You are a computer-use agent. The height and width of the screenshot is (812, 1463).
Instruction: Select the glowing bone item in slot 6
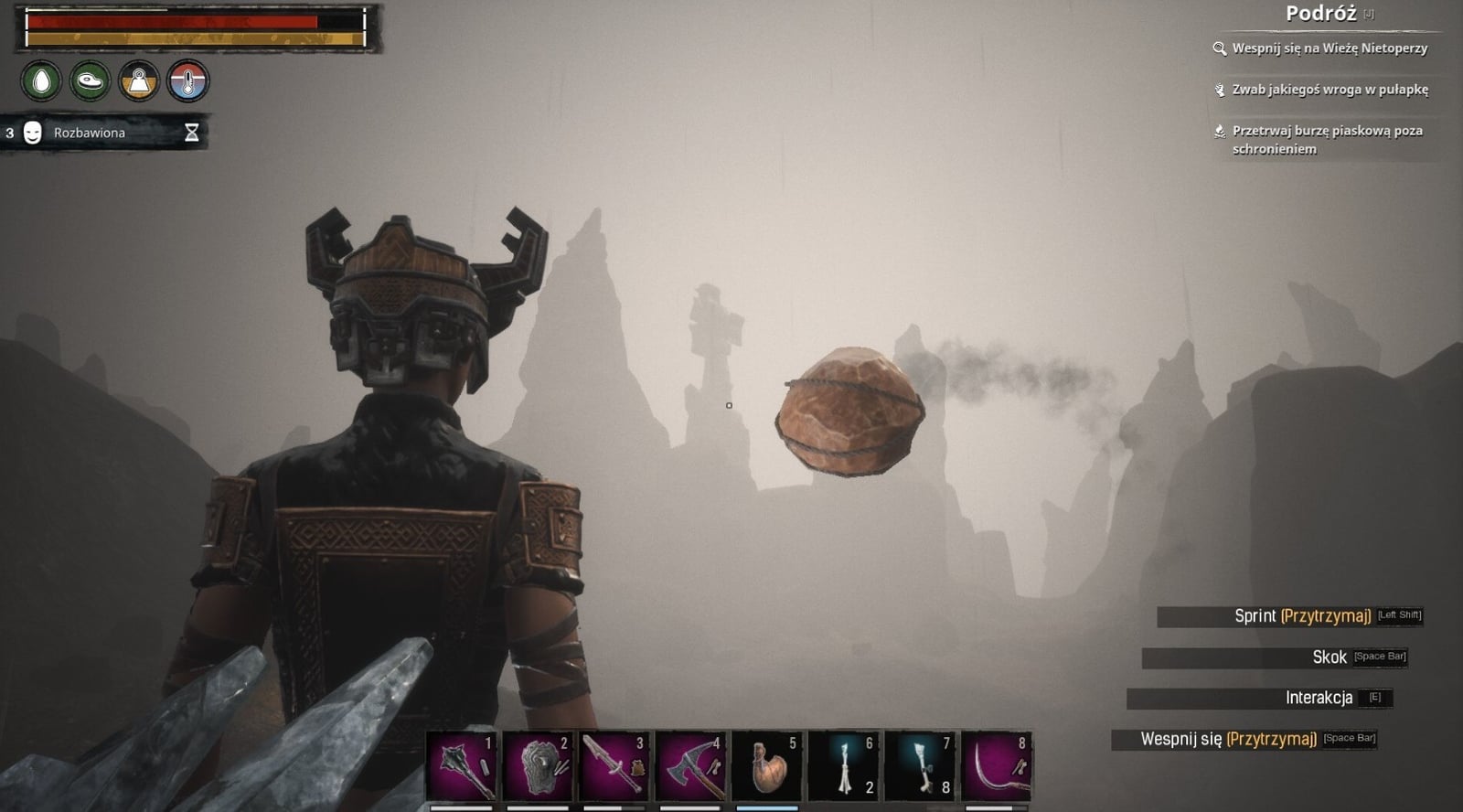click(x=844, y=766)
